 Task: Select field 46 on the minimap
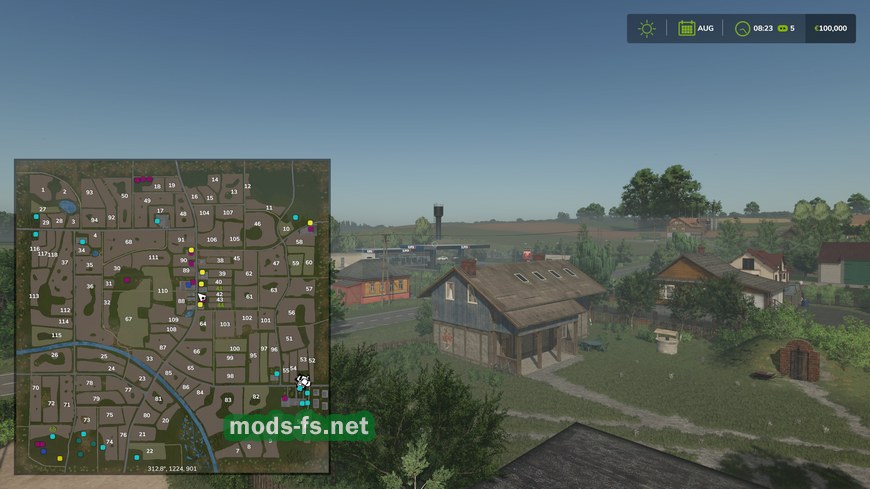click(x=258, y=224)
